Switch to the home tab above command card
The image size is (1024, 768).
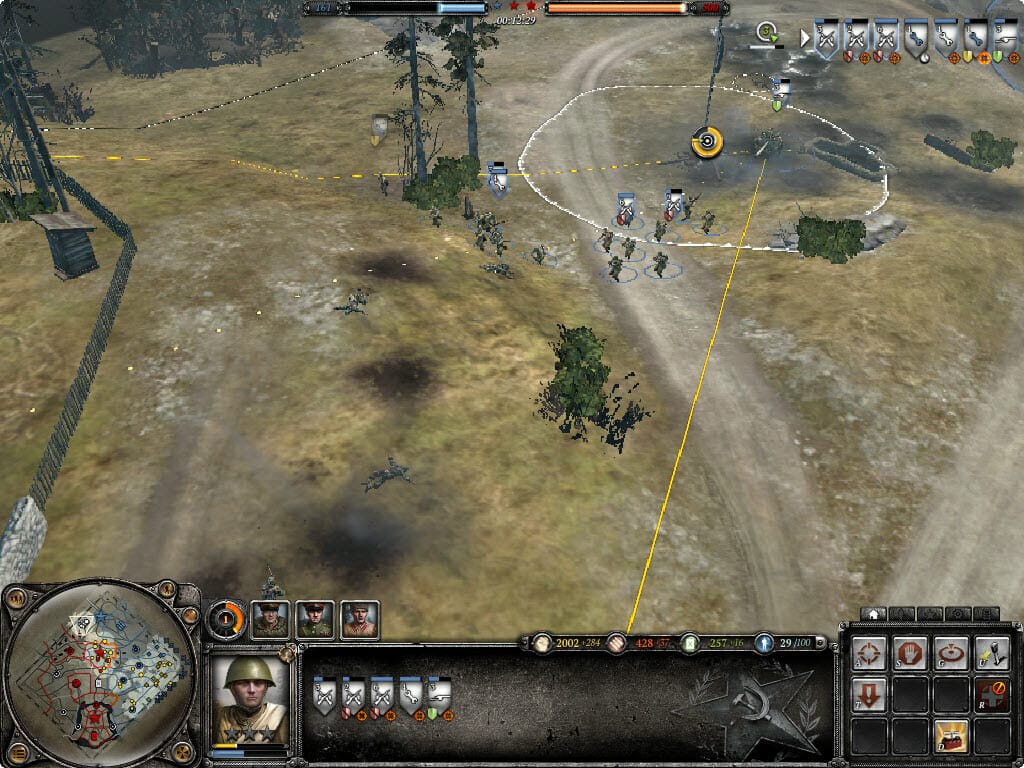[x=873, y=613]
